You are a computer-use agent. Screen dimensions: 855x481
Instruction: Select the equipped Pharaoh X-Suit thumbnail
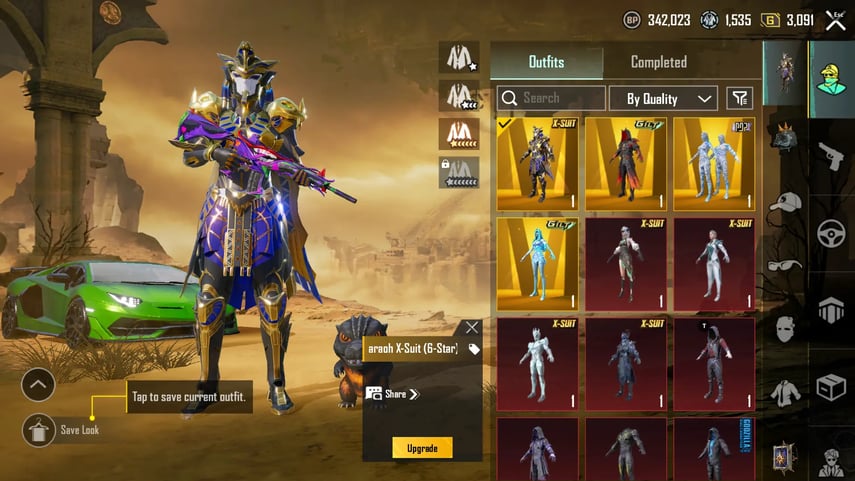click(537, 163)
